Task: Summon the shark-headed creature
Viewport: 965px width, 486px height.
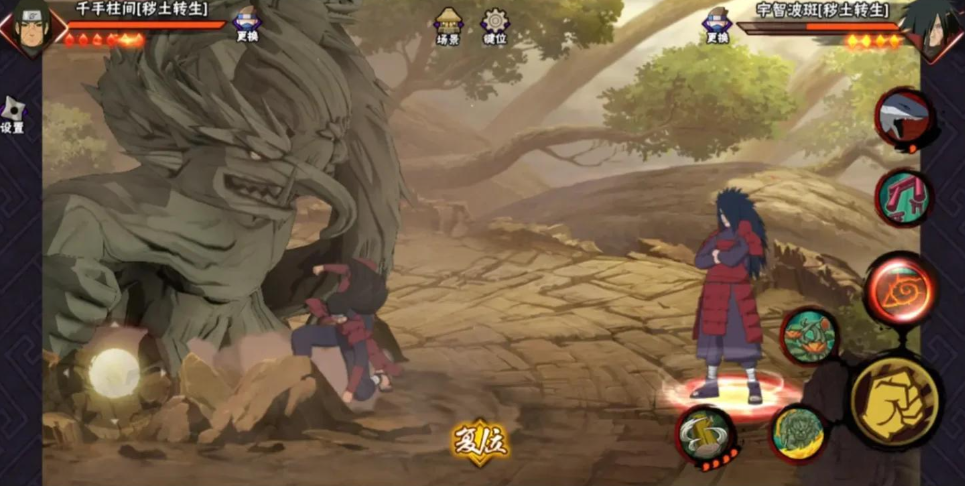Action: point(904,117)
